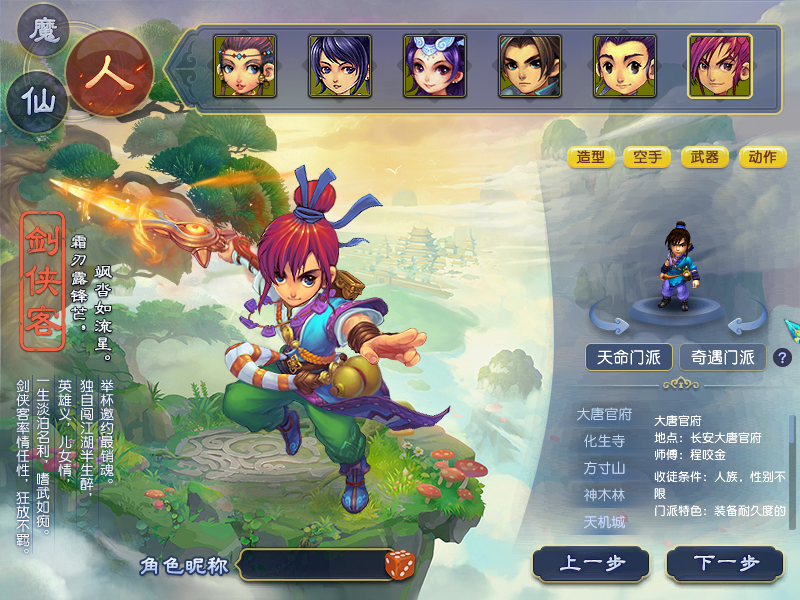Select the 化生寺 sect

tap(604, 441)
